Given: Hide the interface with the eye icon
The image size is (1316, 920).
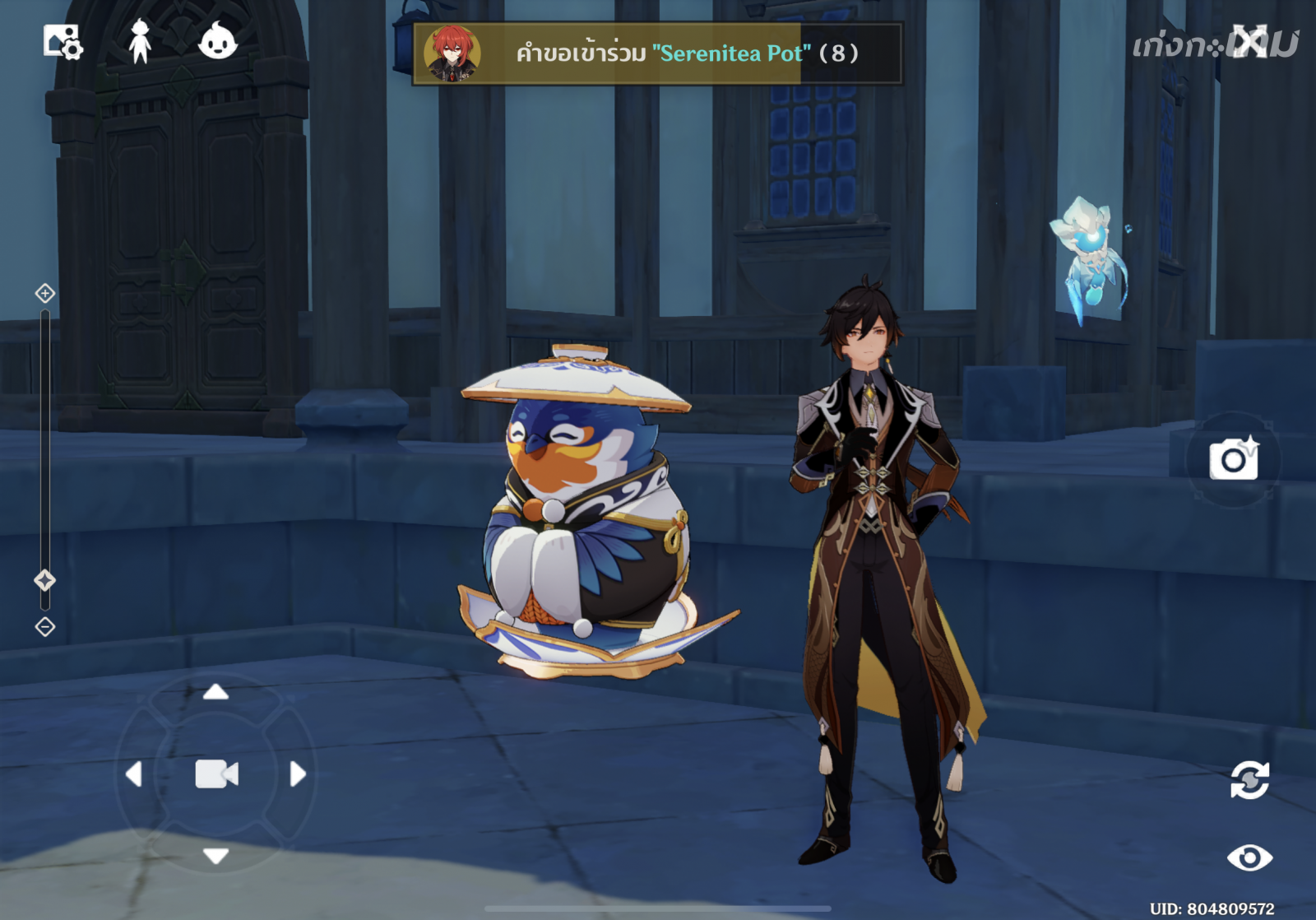Looking at the screenshot, I should 1249,858.
